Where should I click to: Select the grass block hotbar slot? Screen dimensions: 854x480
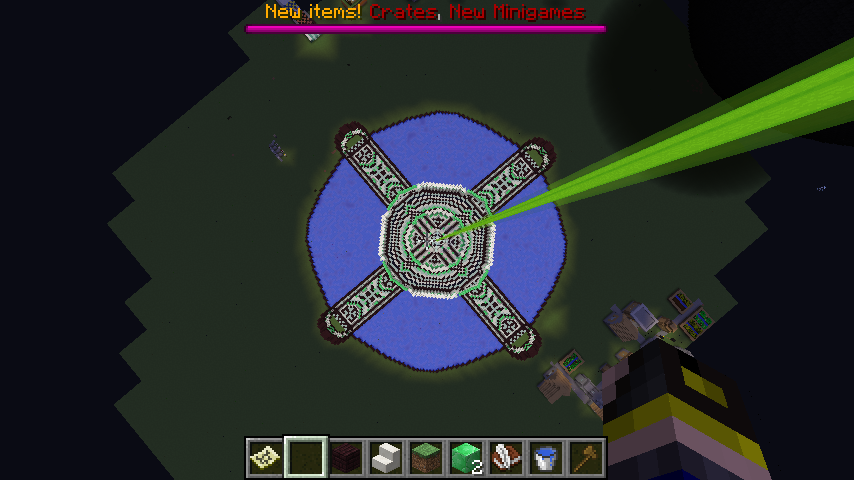(425, 457)
